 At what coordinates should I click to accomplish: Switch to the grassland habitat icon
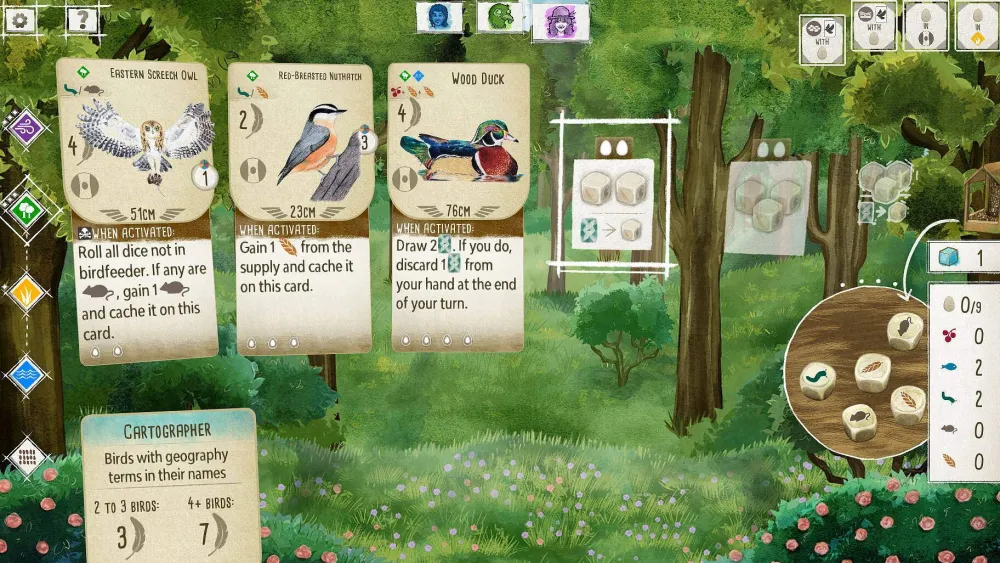[26, 293]
